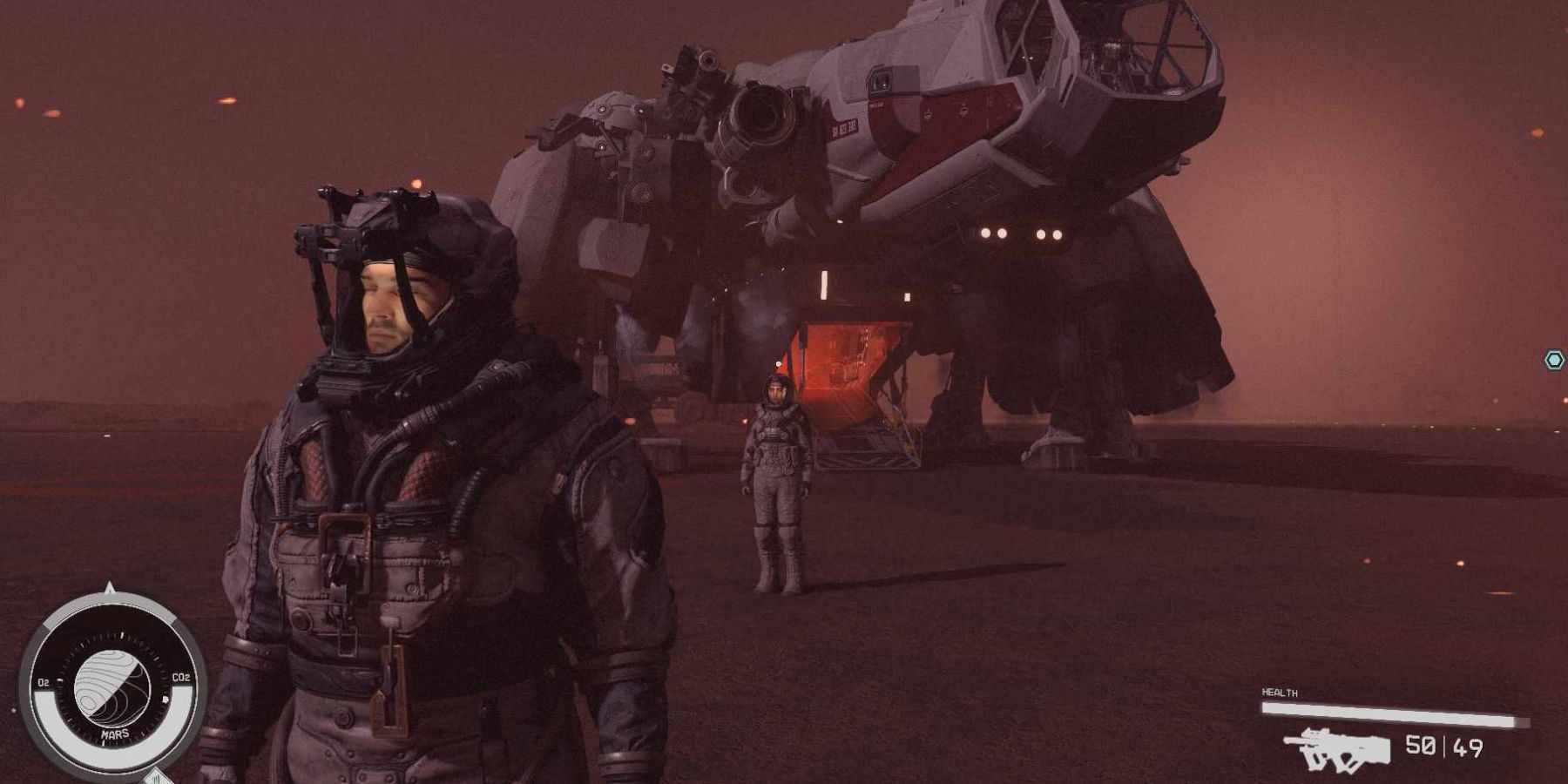Click the blue hexagon objective marker

[x=1554, y=360]
